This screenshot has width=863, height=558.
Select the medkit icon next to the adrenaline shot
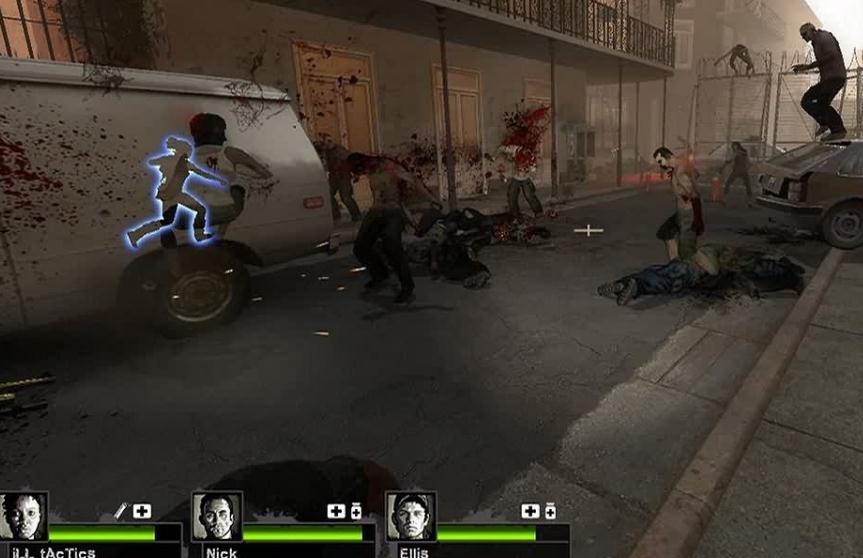[x=142, y=511]
